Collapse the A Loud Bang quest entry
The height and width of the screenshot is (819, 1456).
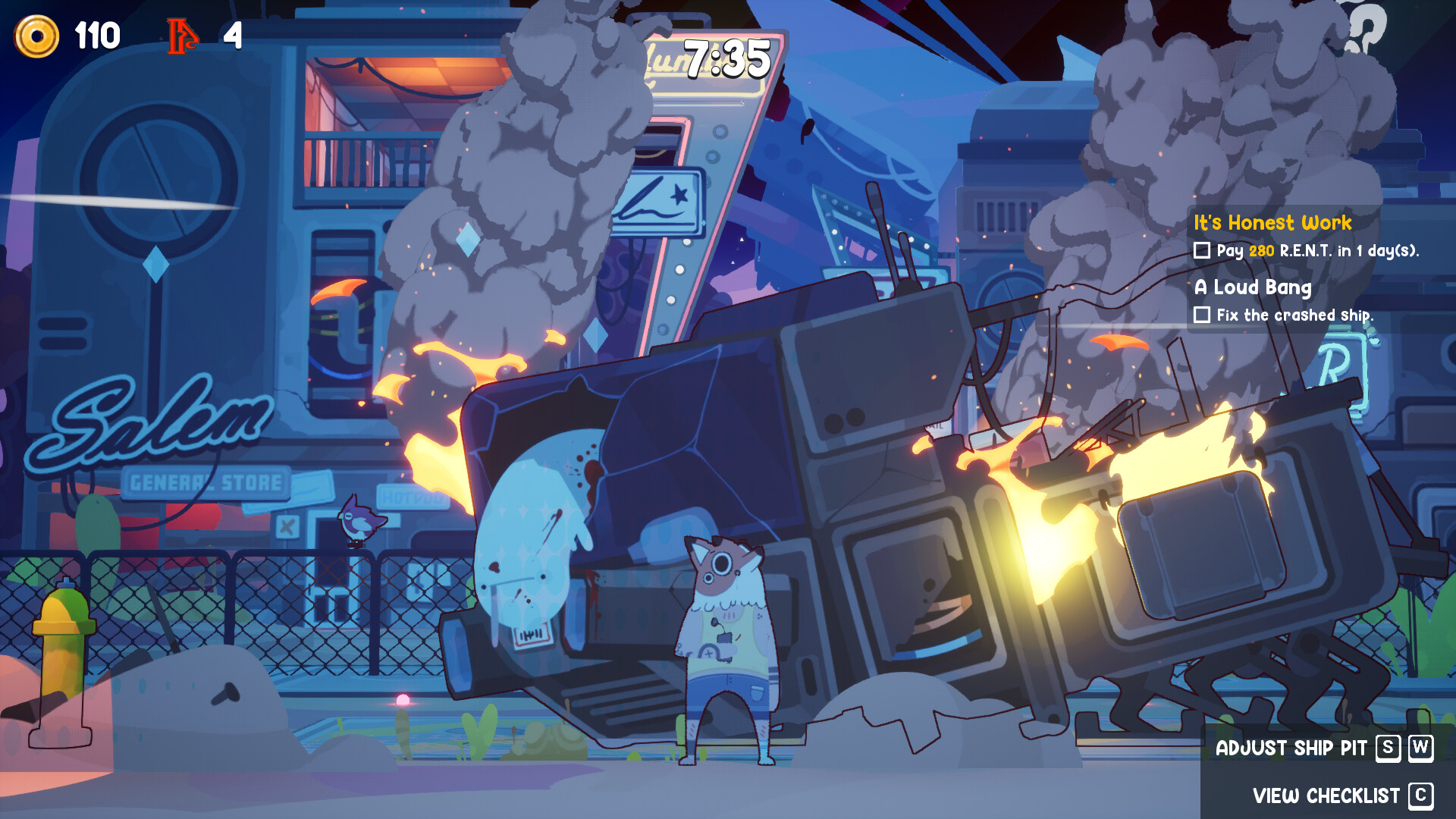tap(1252, 288)
